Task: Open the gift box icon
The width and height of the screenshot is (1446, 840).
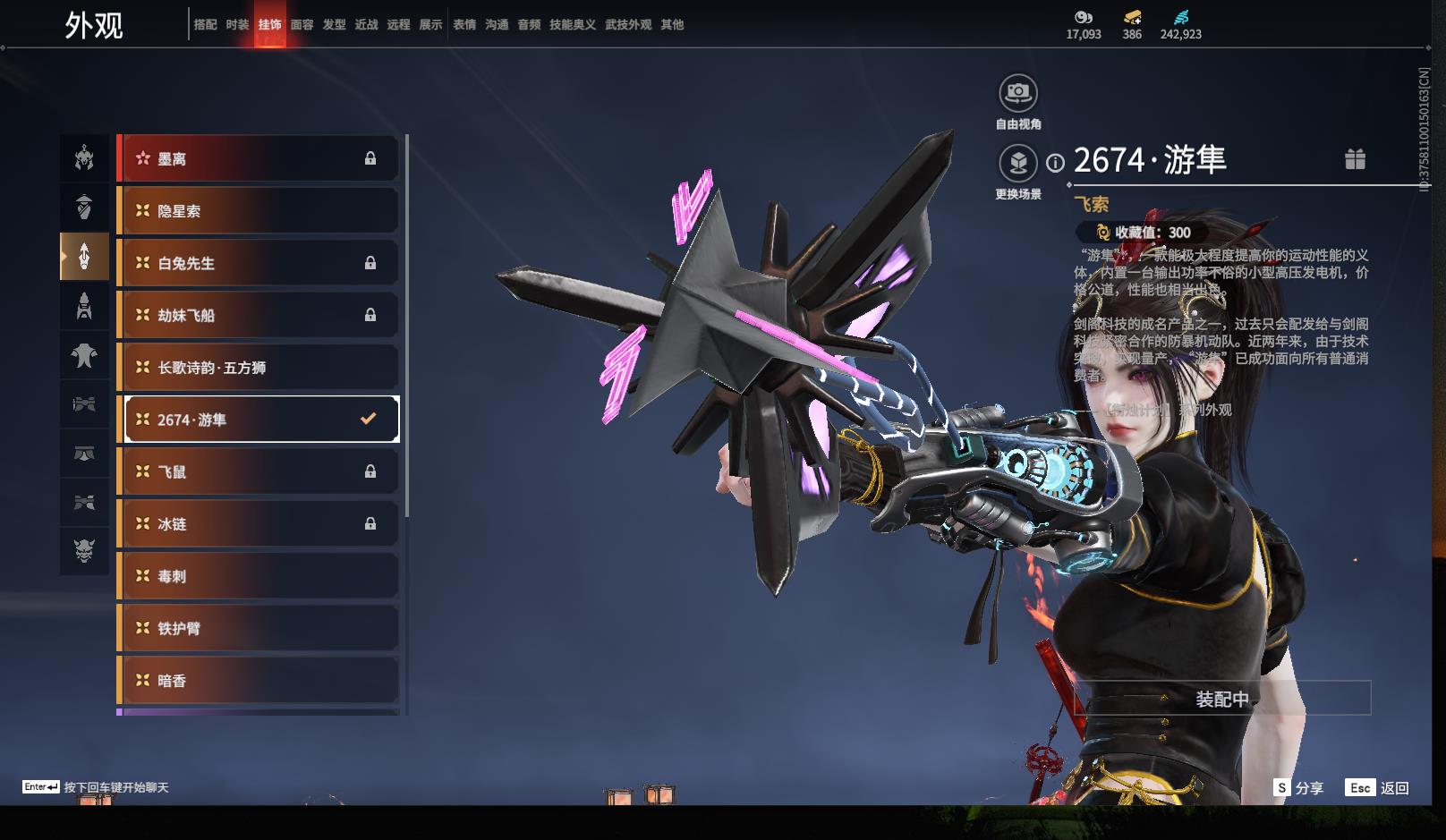Action: pyautogui.click(x=1355, y=159)
